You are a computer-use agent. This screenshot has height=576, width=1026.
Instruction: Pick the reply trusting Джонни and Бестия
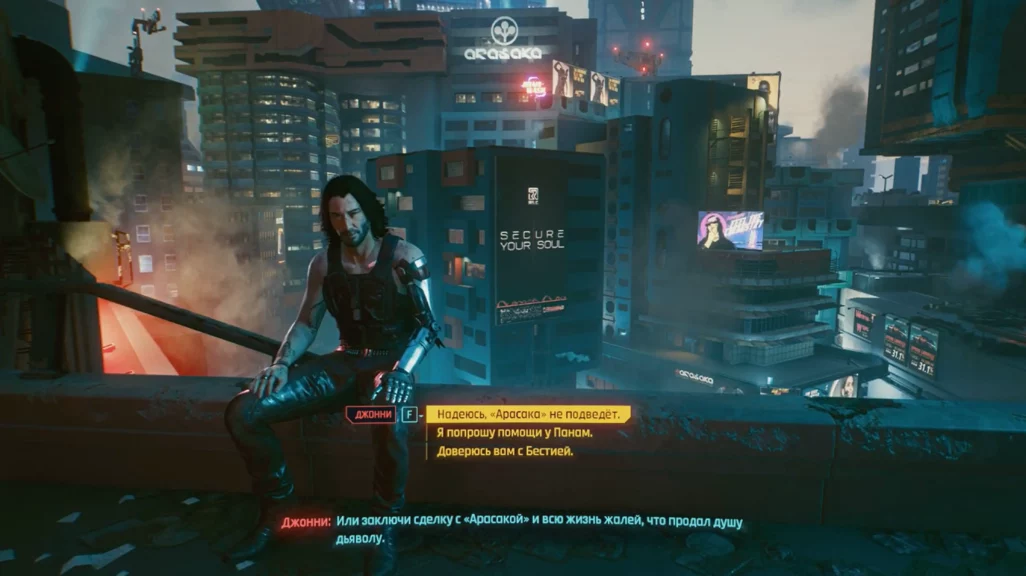tap(505, 451)
